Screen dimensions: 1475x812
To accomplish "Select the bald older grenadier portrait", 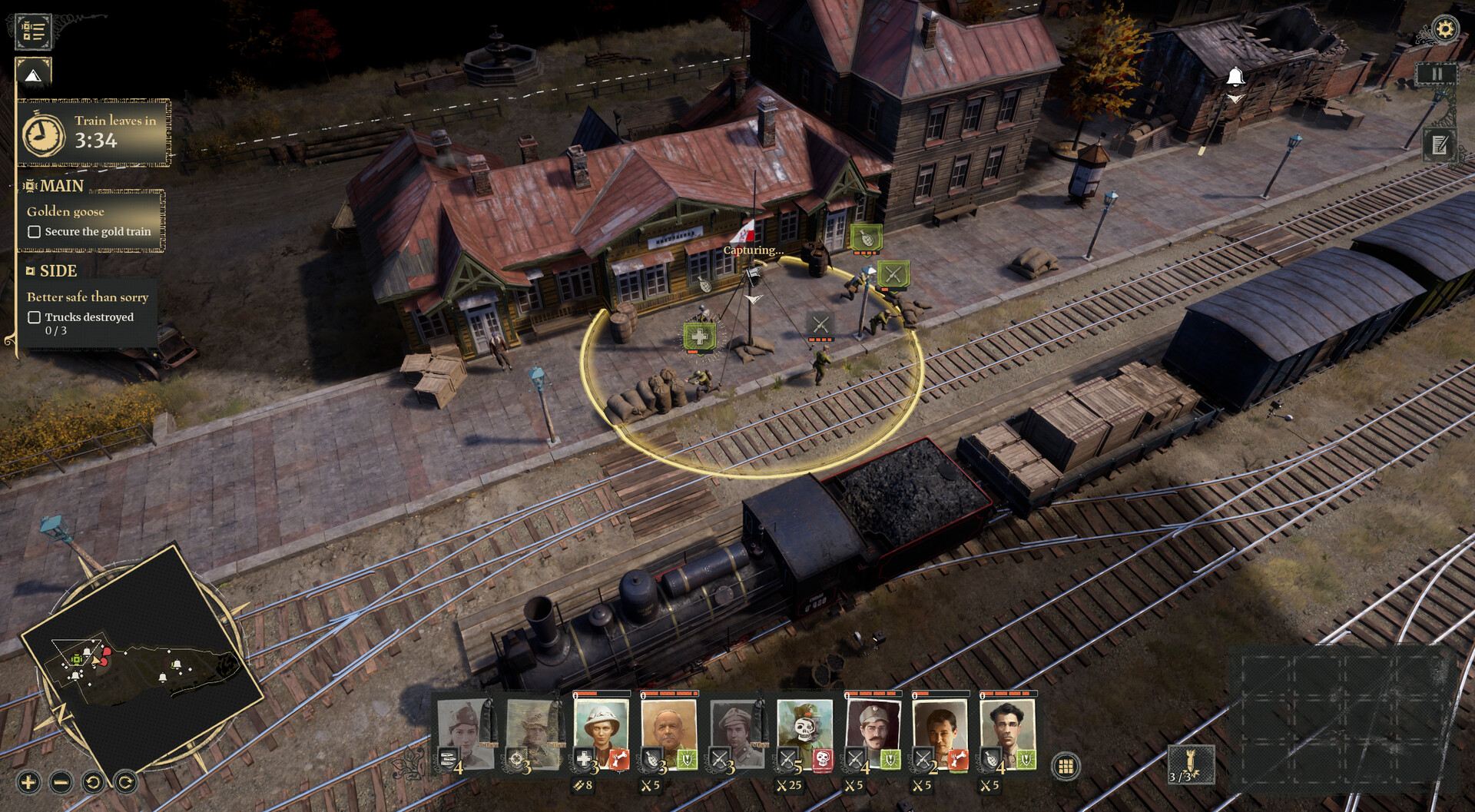I will tap(668, 730).
